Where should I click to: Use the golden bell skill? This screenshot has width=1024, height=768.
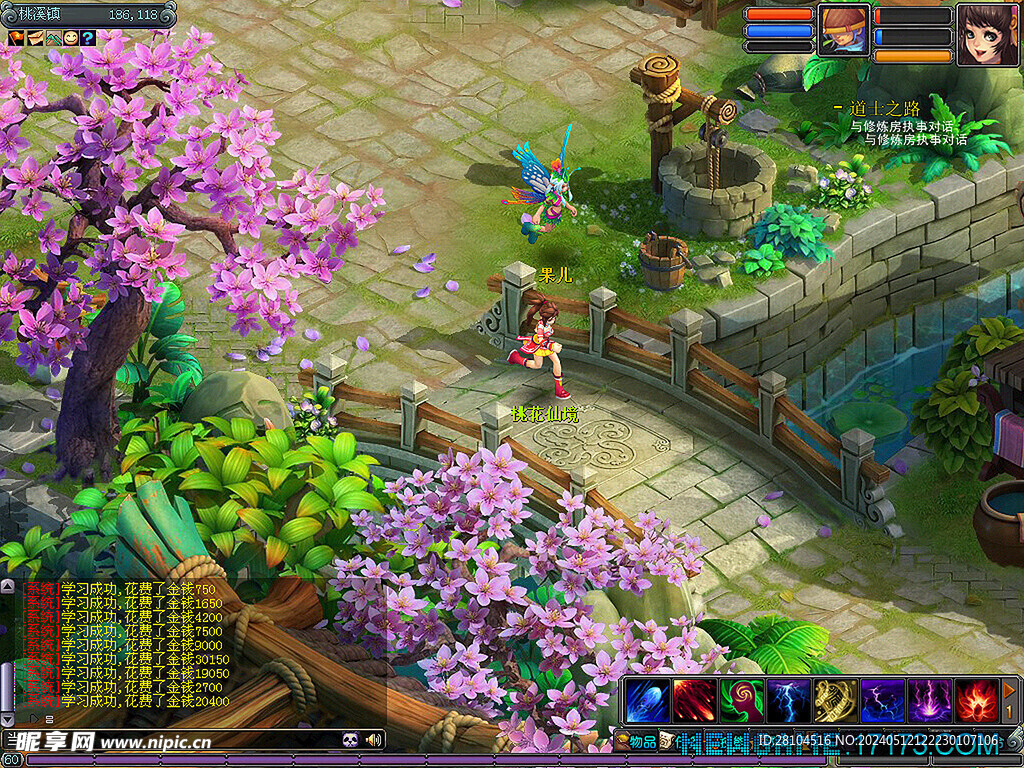pos(835,700)
